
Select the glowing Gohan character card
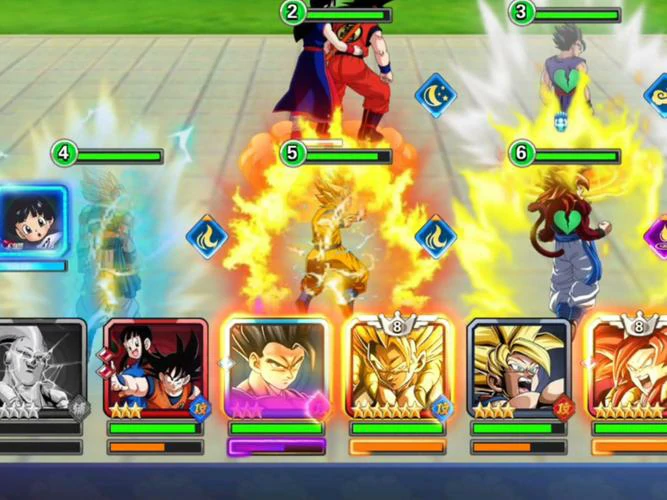(277, 367)
